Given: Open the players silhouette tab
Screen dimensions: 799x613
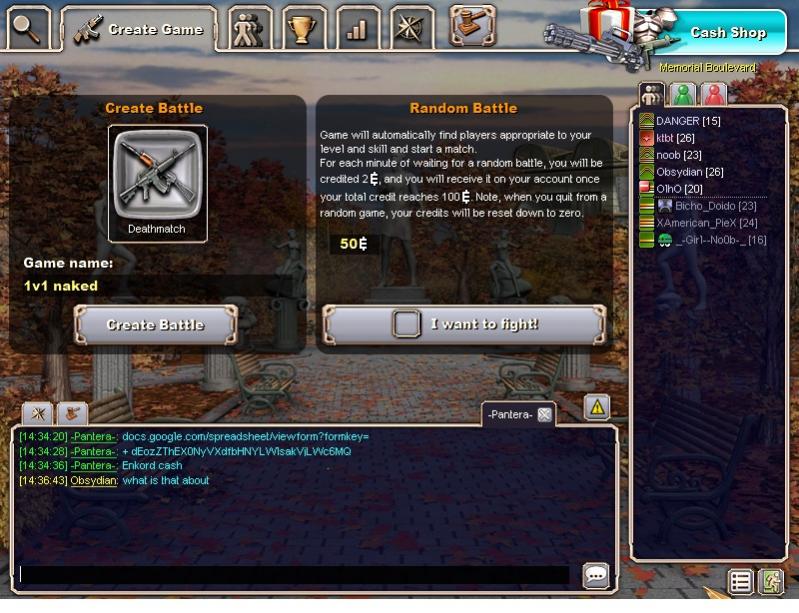Looking at the screenshot, I should click(246, 30).
